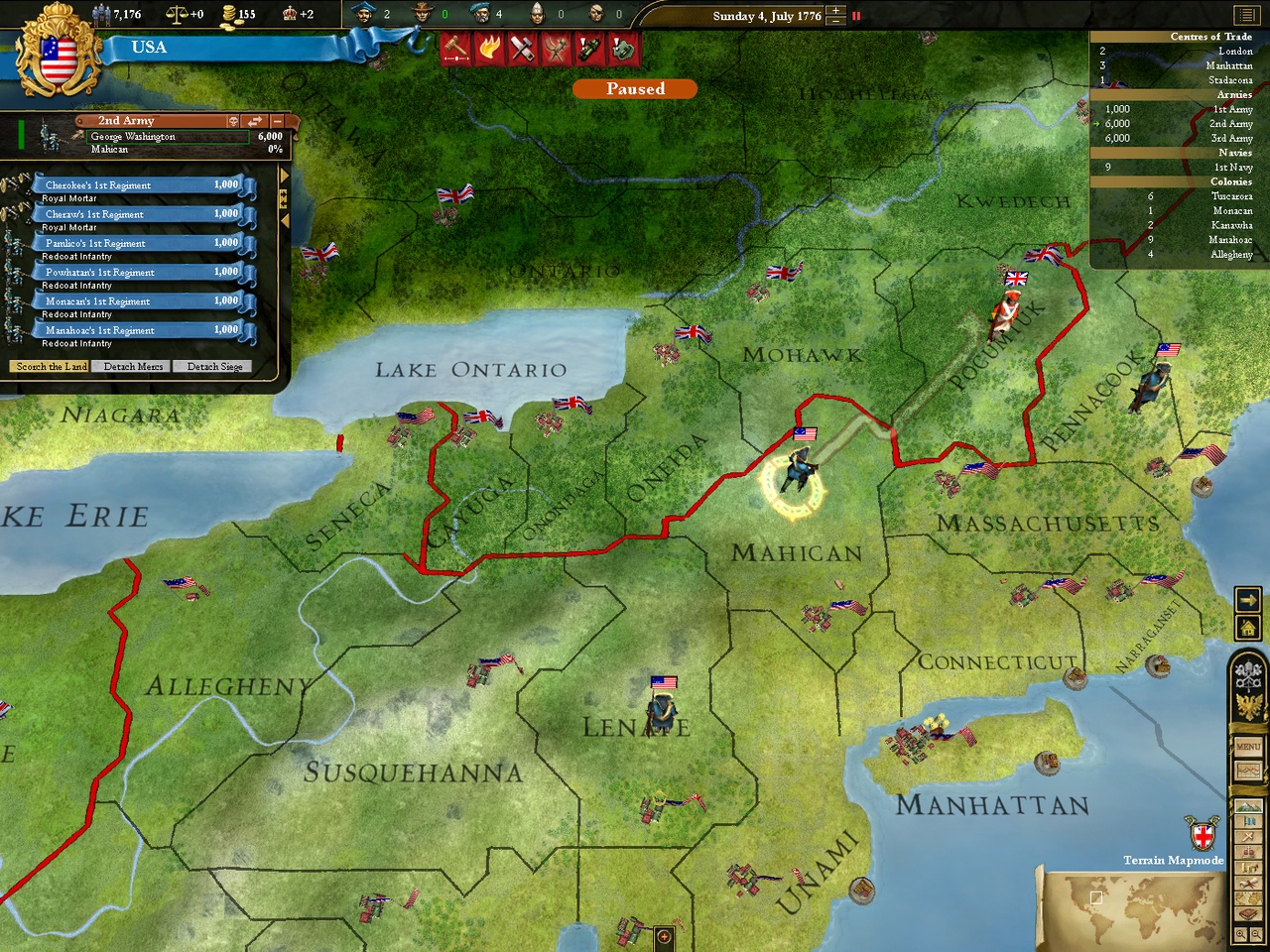
Task: Click the Scorch the Land button
Action: (x=52, y=367)
